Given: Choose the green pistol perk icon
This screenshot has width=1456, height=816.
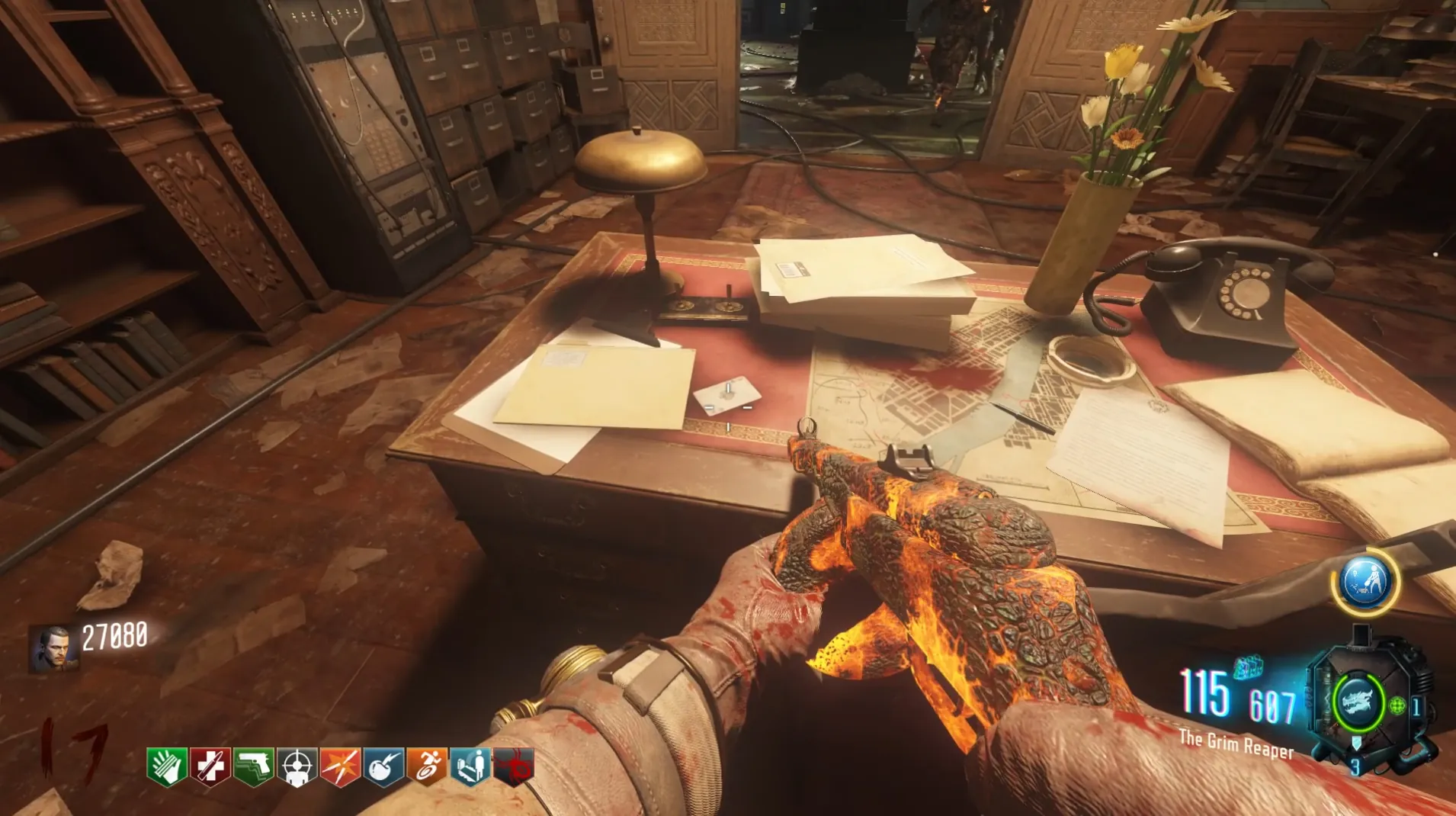Looking at the screenshot, I should click(x=254, y=766).
